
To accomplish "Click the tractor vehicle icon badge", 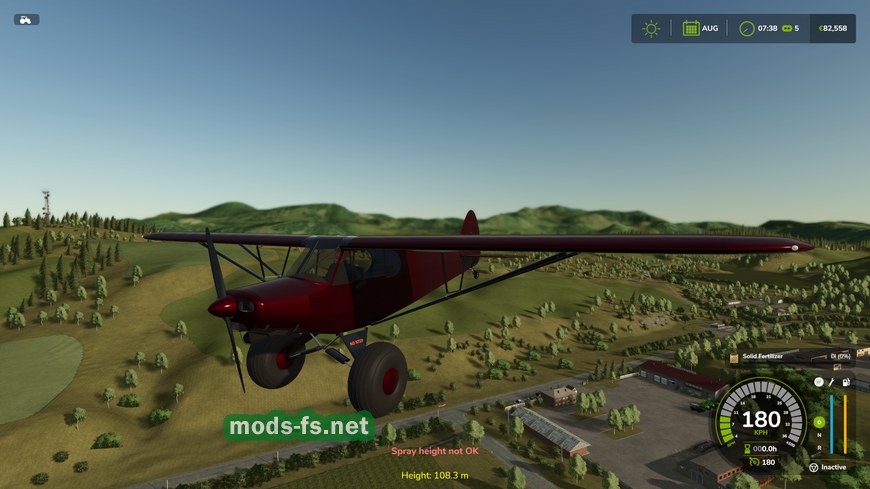I will [x=26, y=19].
